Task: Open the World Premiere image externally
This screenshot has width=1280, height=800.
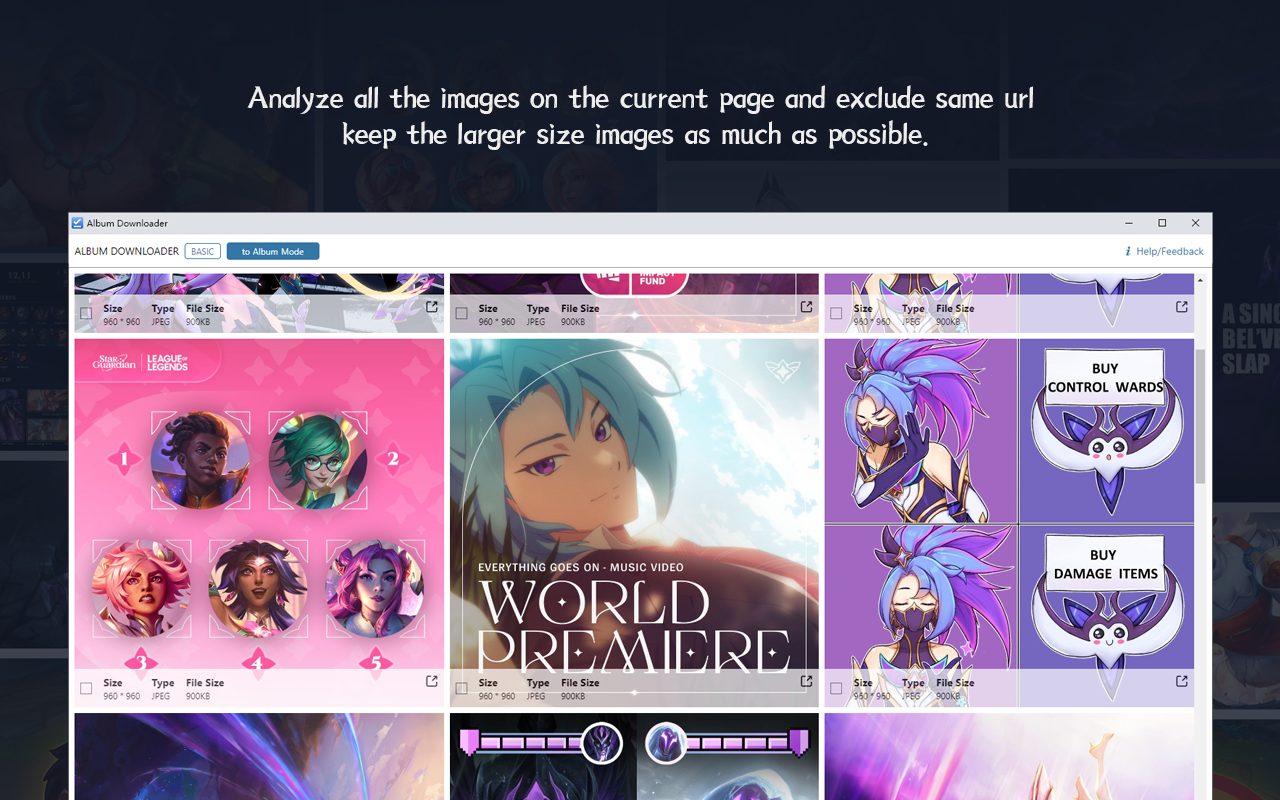Action: coord(806,681)
